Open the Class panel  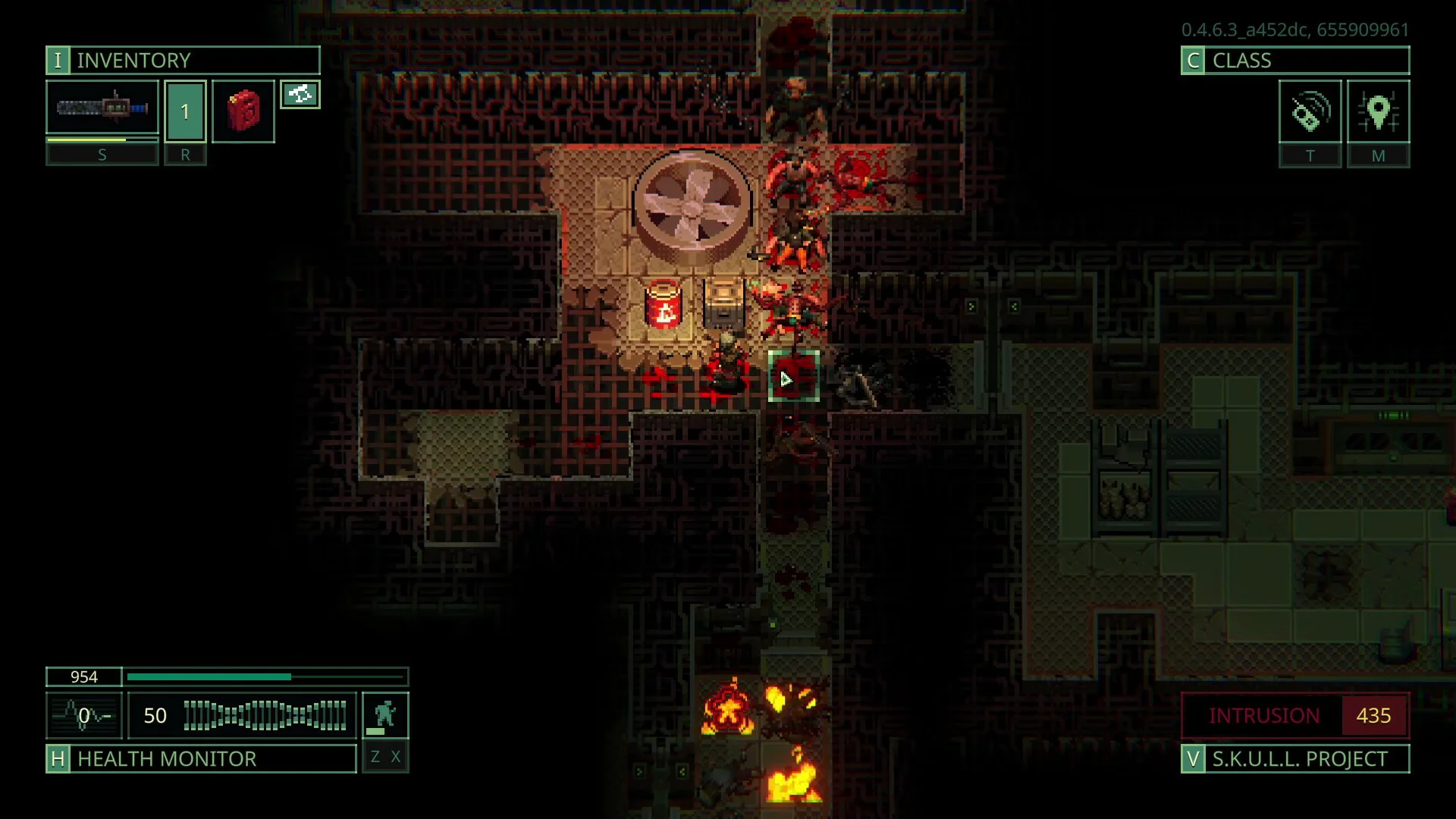tap(1294, 61)
